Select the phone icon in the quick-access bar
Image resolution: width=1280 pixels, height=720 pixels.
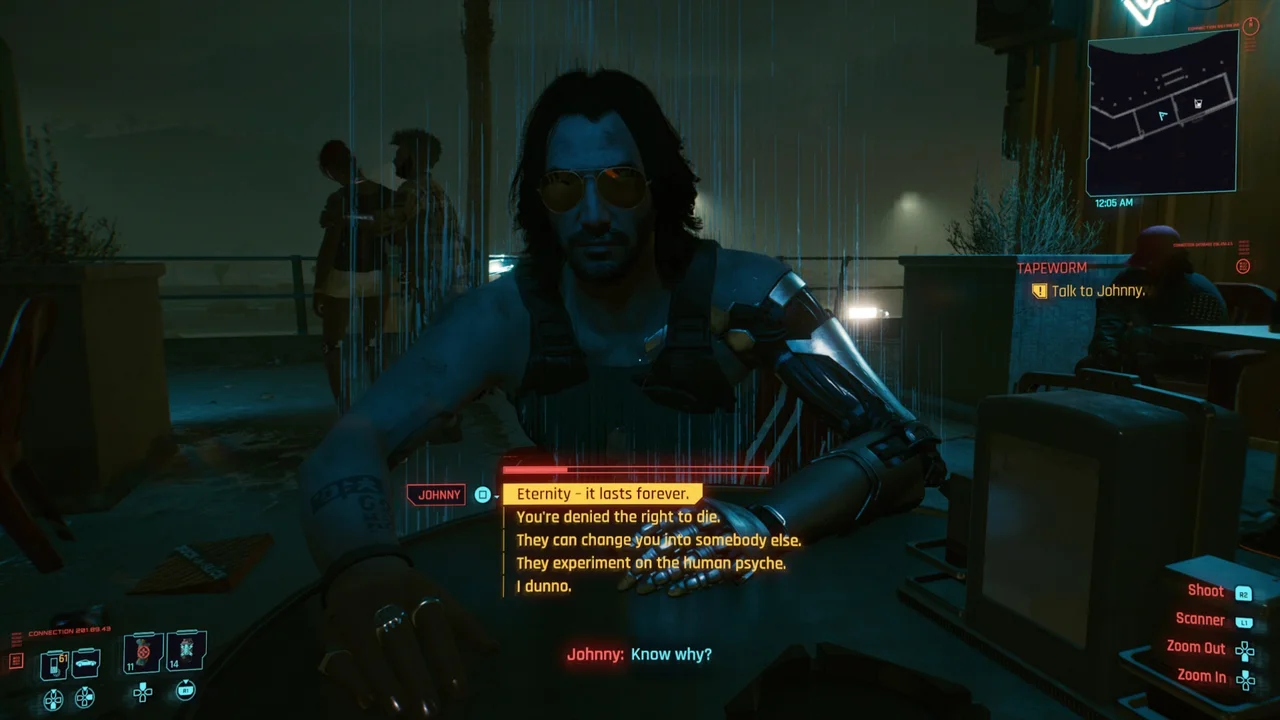[54, 663]
